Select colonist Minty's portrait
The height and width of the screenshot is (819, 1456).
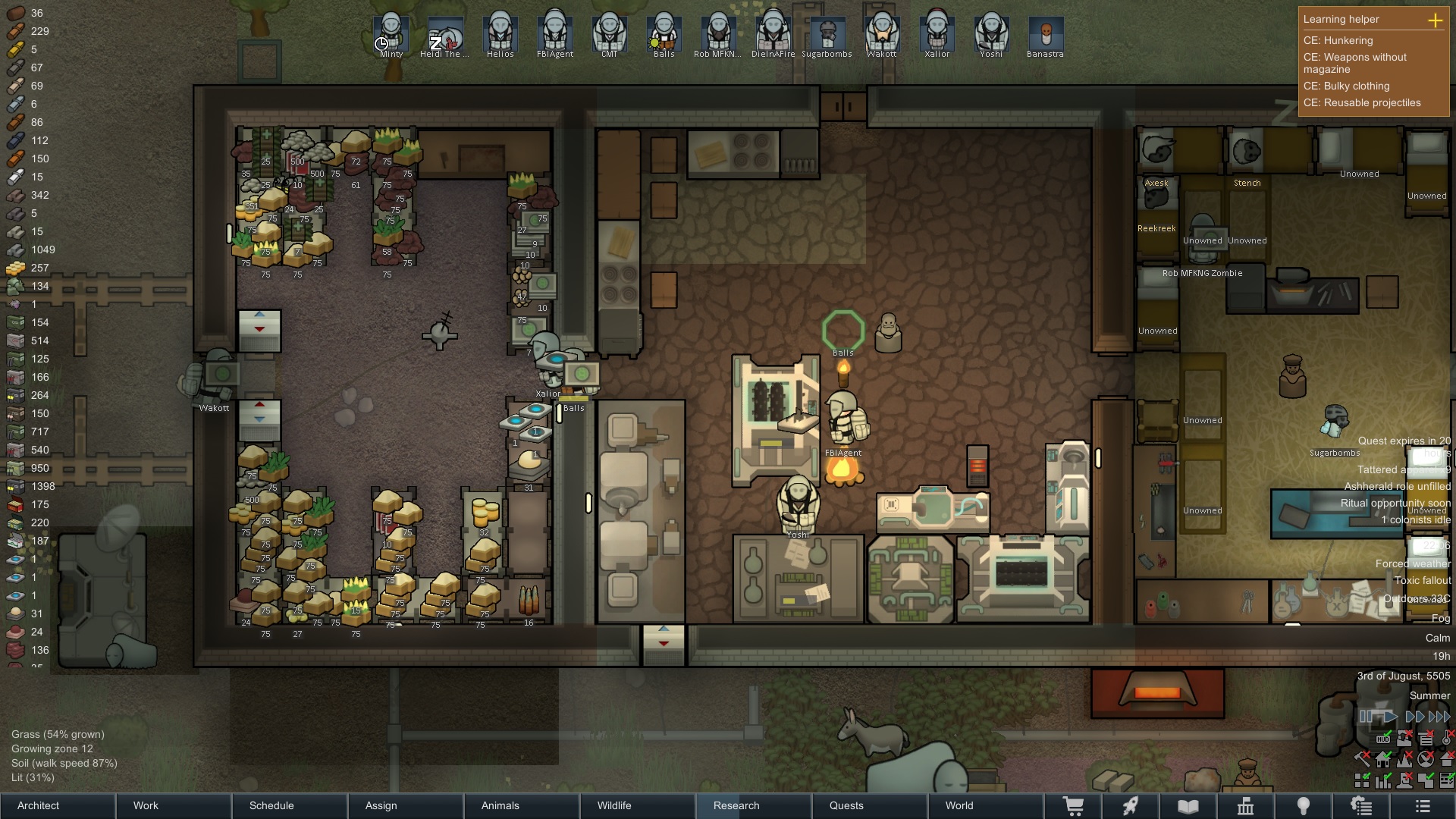pyautogui.click(x=391, y=34)
